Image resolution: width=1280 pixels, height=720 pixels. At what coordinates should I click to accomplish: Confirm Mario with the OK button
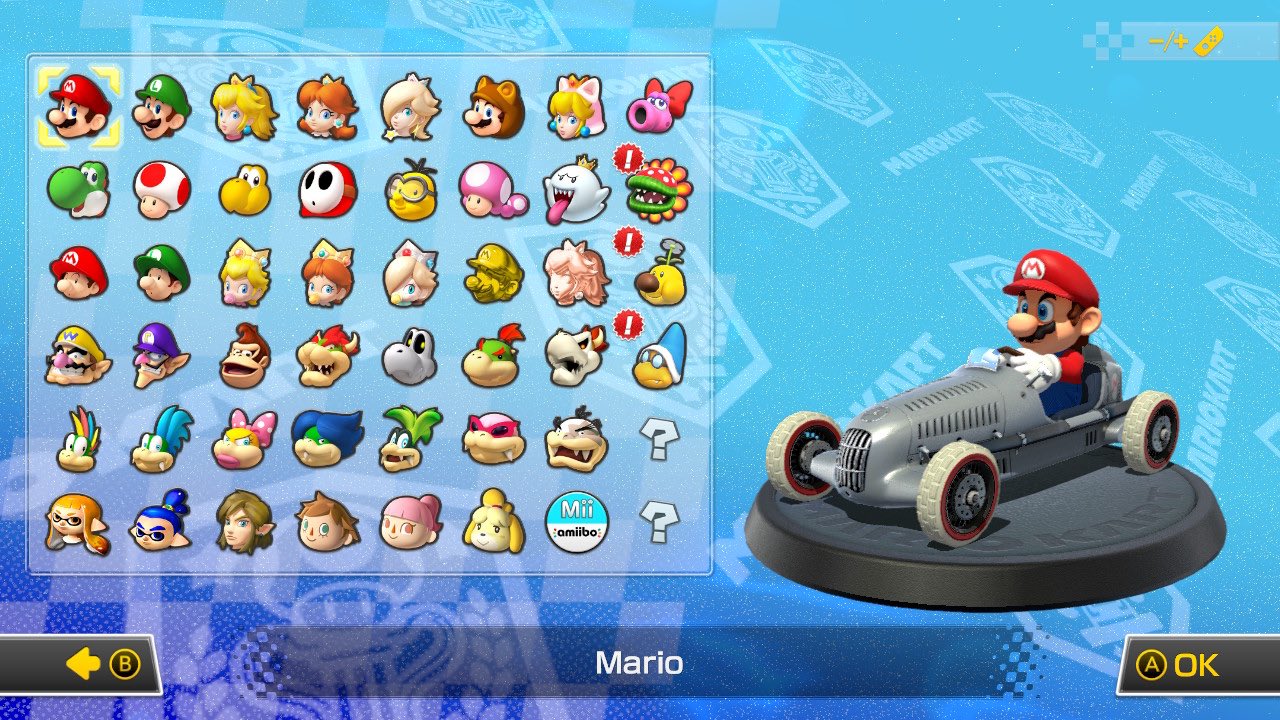tap(1188, 663)
